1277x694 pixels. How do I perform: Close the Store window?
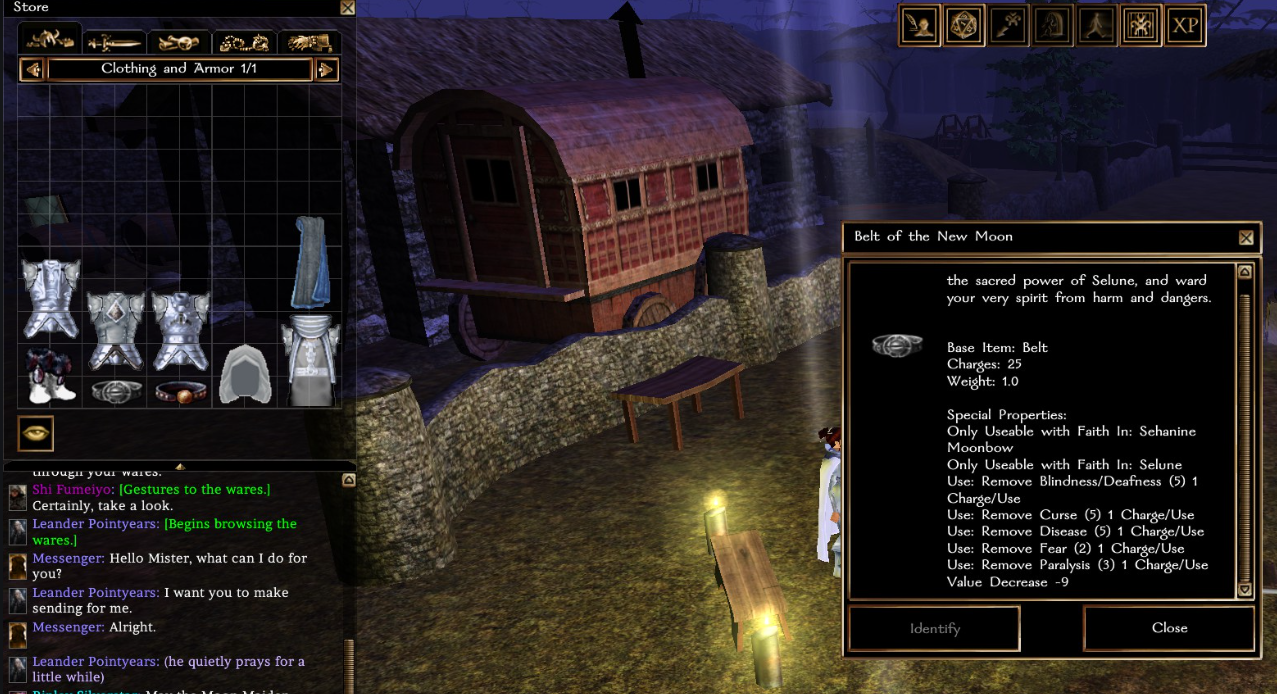click(347, 8)
